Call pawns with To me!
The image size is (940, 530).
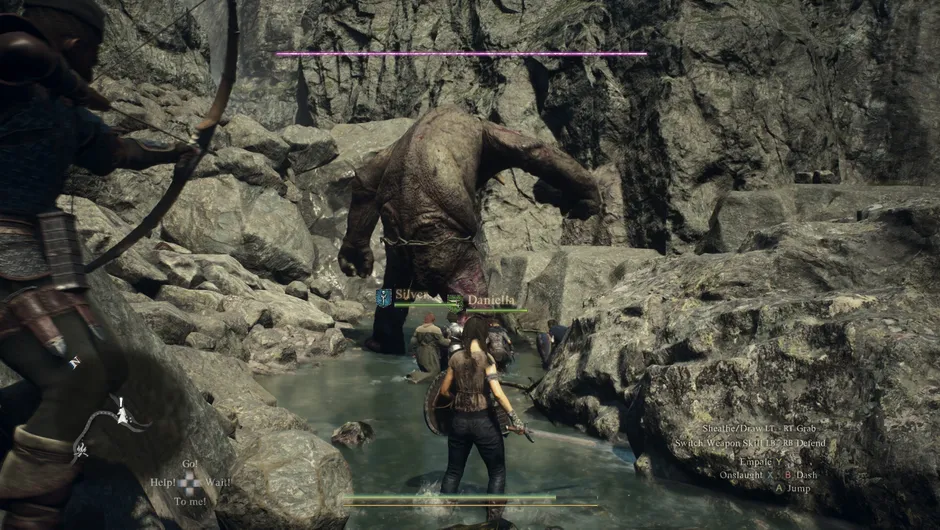tap(189, 500)
